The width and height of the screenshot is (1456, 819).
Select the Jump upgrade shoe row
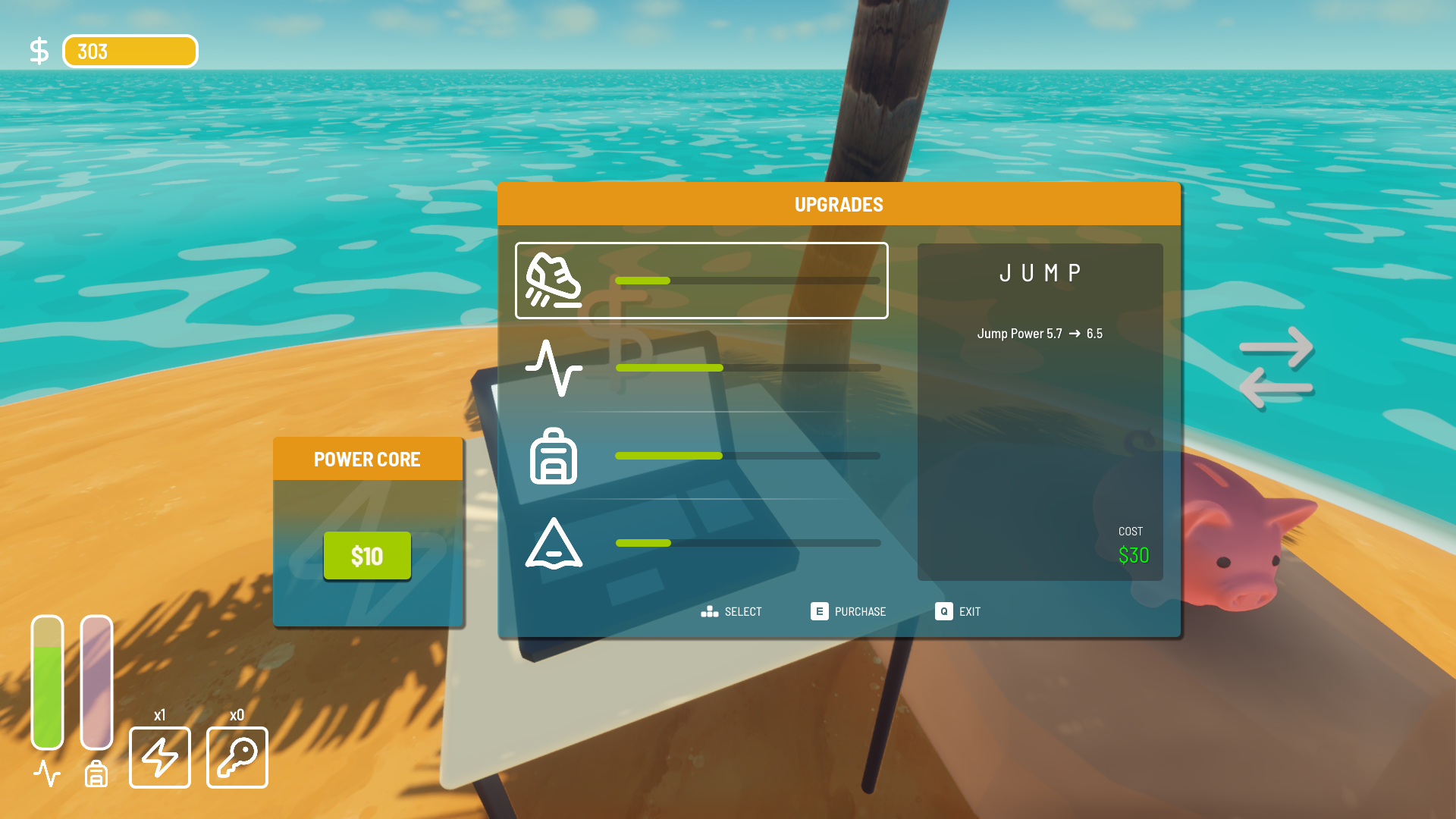click(701, 281)
